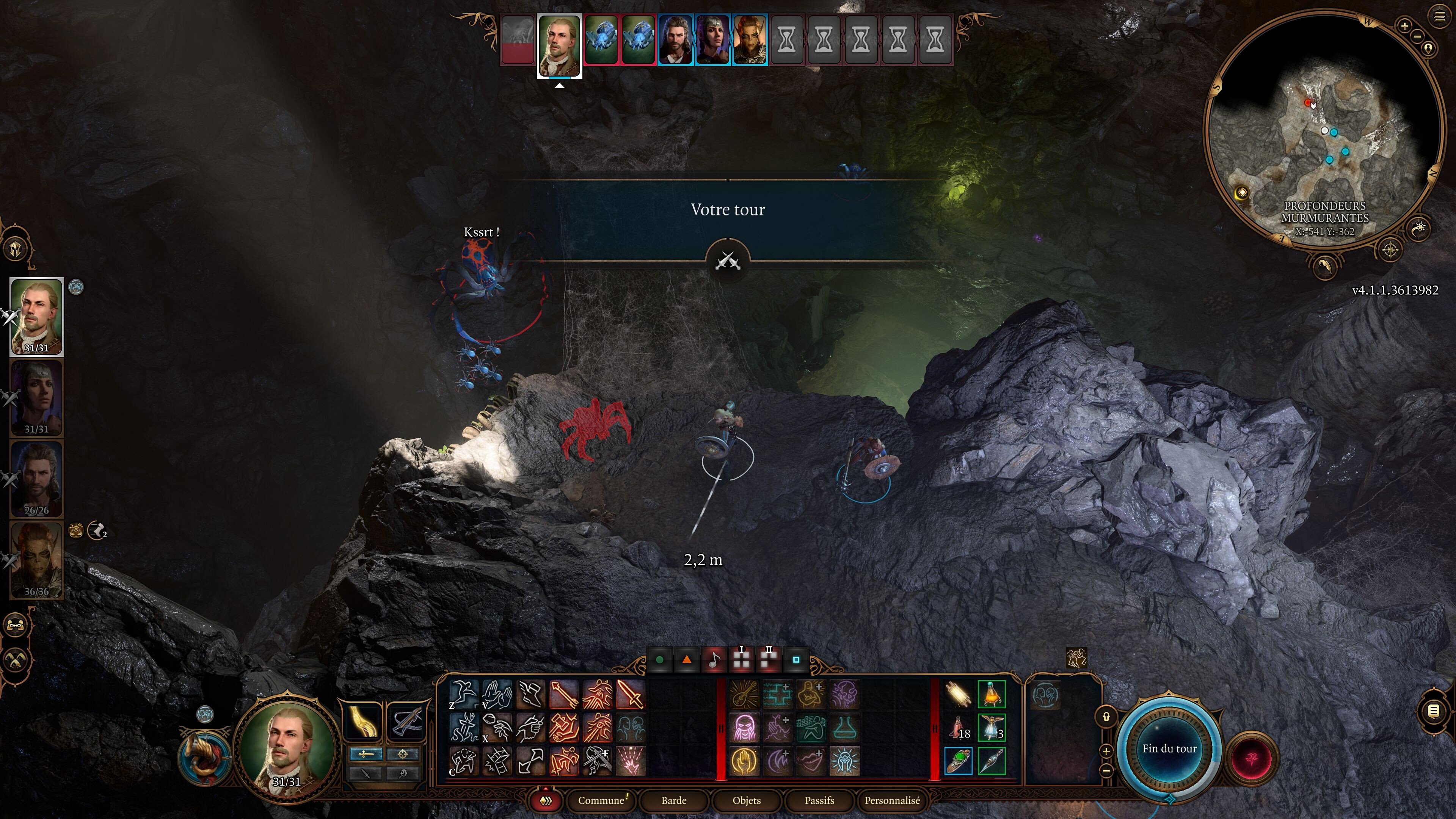Use the orange potion flask item

click(x=992, y=695)
